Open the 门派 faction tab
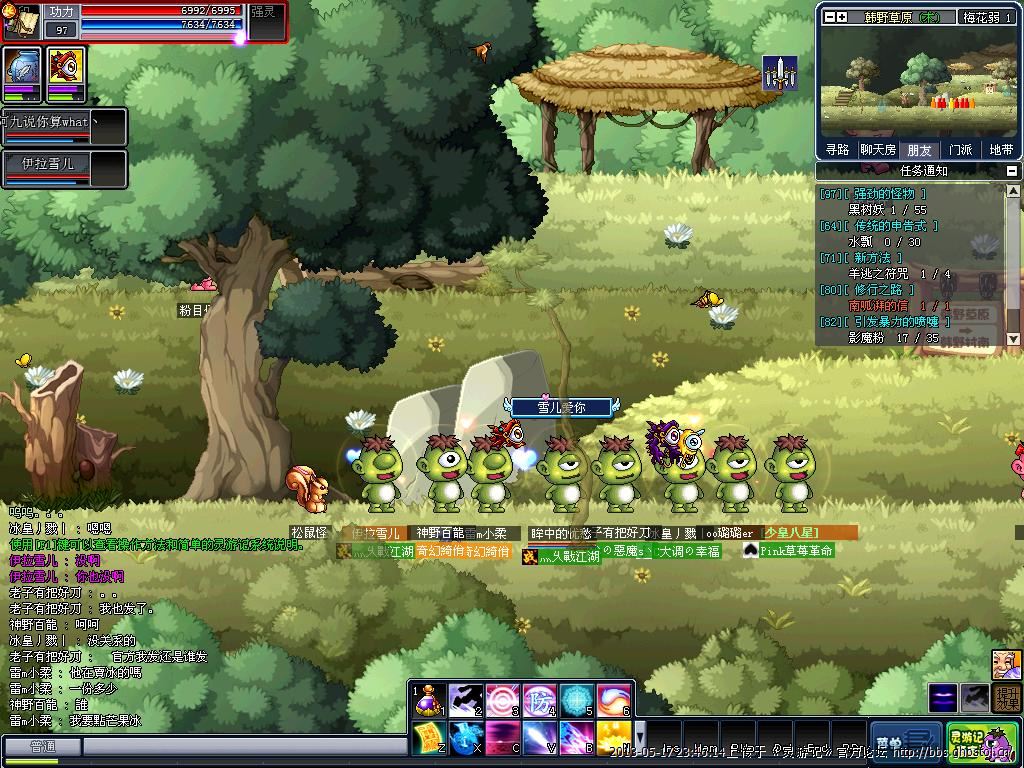 click(960, 150)
